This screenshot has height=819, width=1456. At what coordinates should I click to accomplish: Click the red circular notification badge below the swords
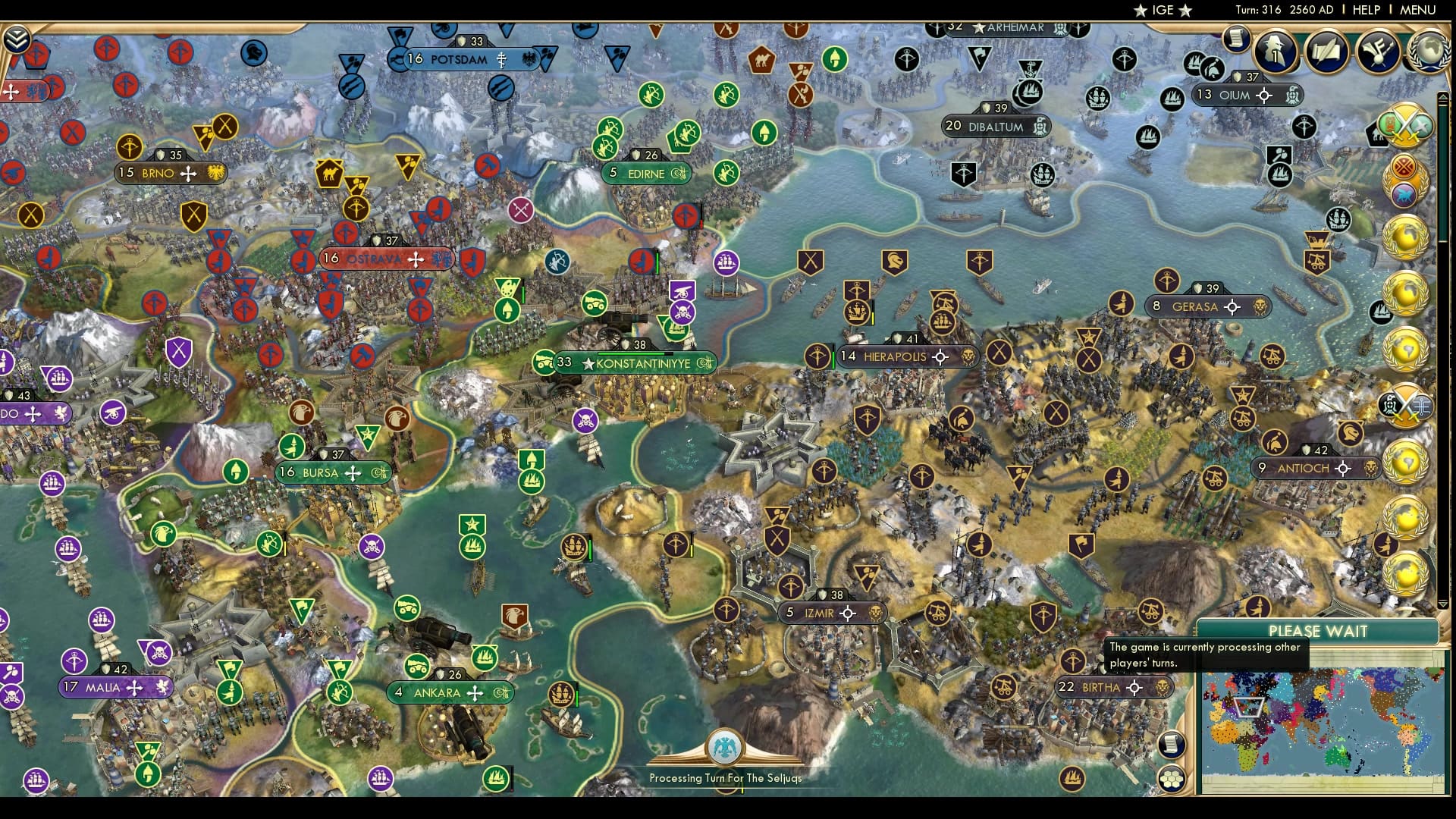(1404, 165)
